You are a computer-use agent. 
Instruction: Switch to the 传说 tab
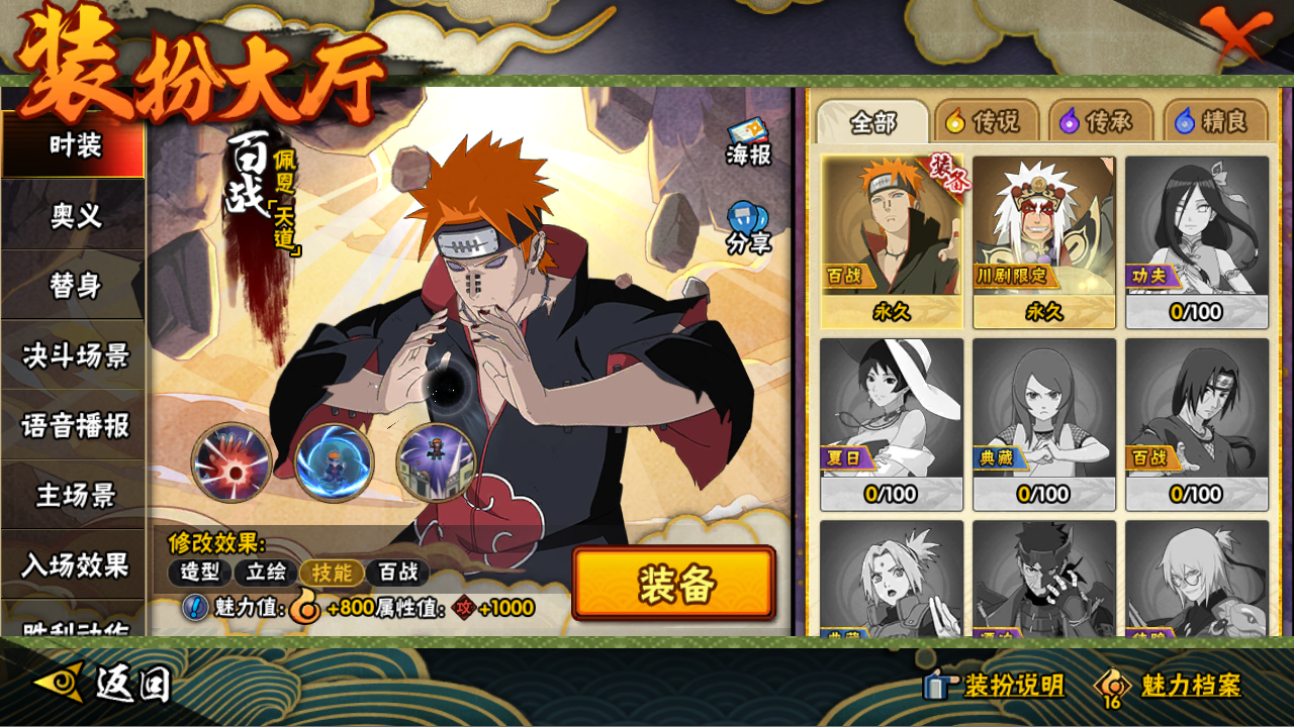(x=983, y=122)
